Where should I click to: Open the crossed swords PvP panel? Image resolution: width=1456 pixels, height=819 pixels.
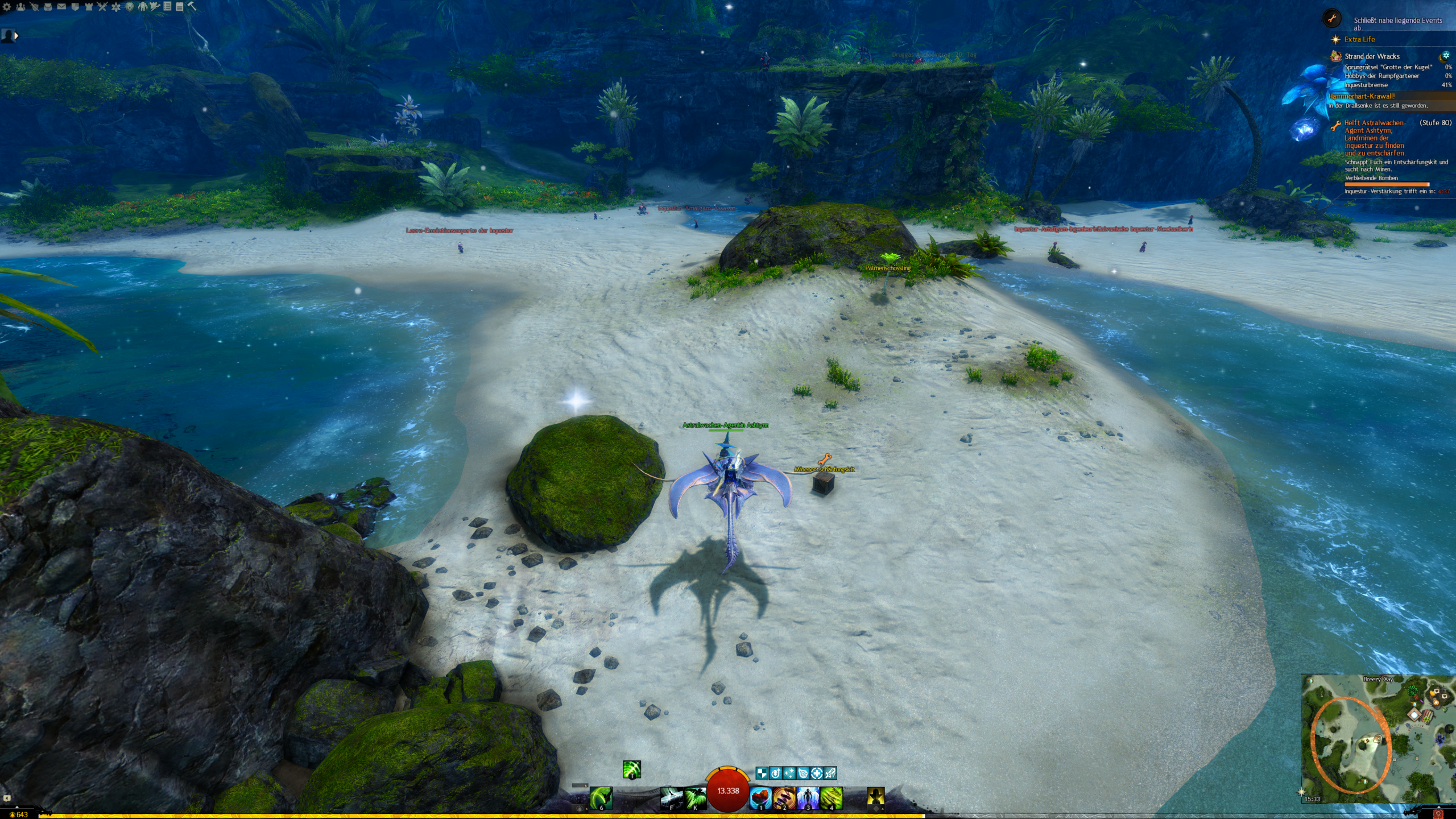coord(102,7)
